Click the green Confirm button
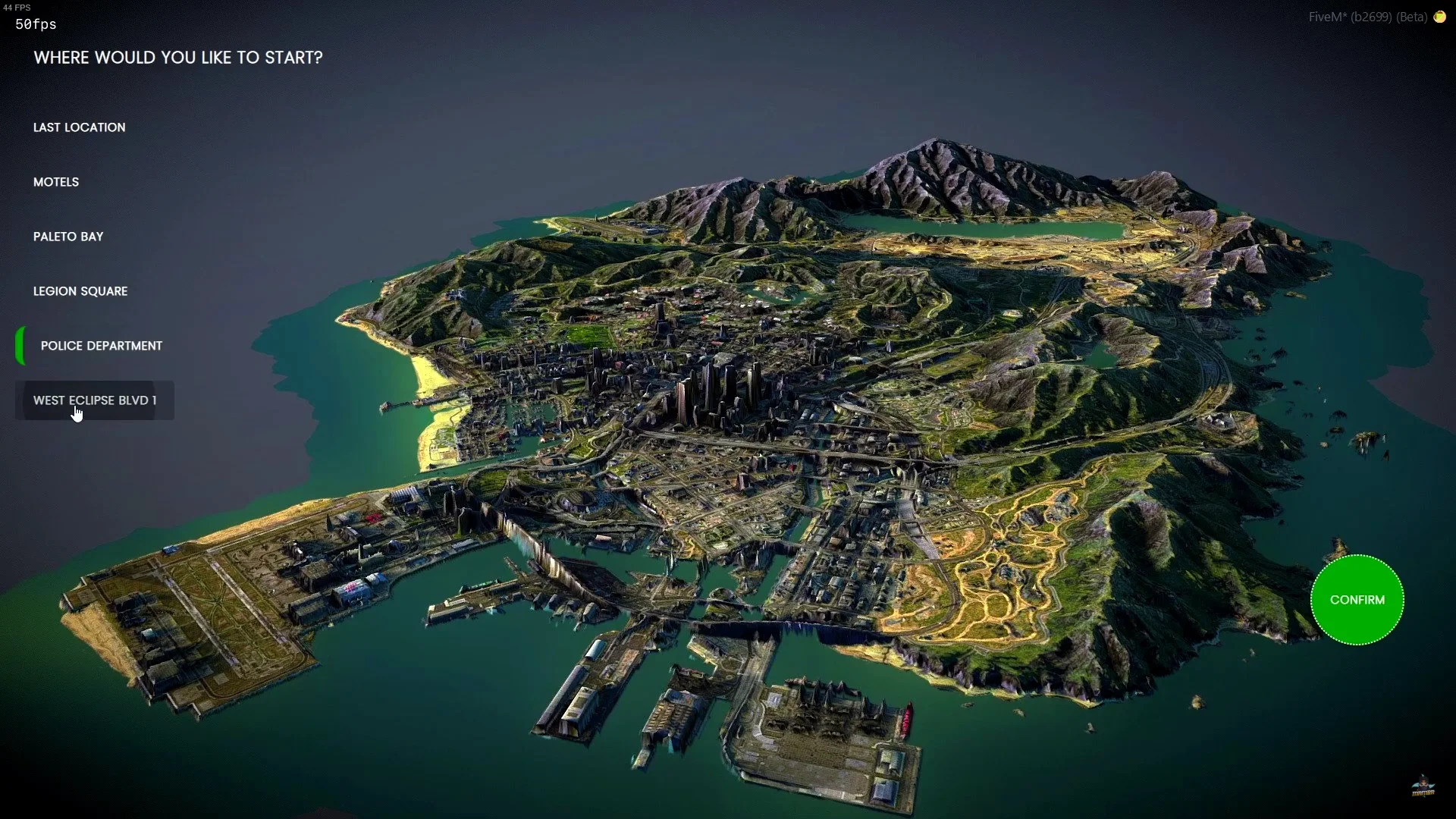Viewport: 1456px width, 819px height. click(1357, 600)
